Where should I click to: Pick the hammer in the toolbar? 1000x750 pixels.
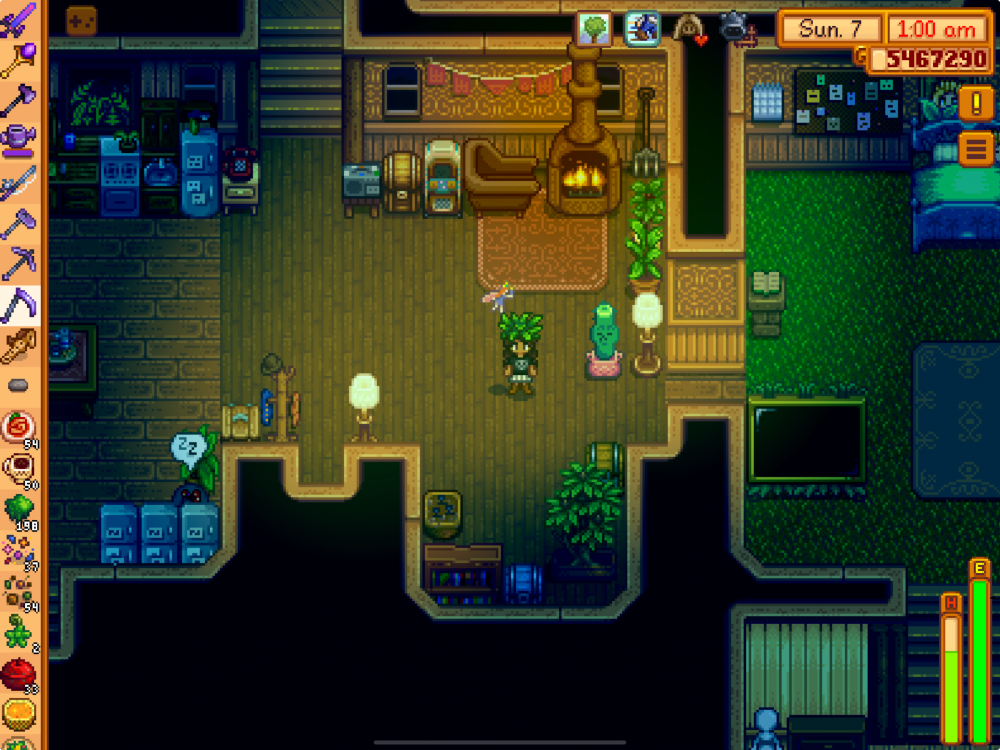coord(19,224)
